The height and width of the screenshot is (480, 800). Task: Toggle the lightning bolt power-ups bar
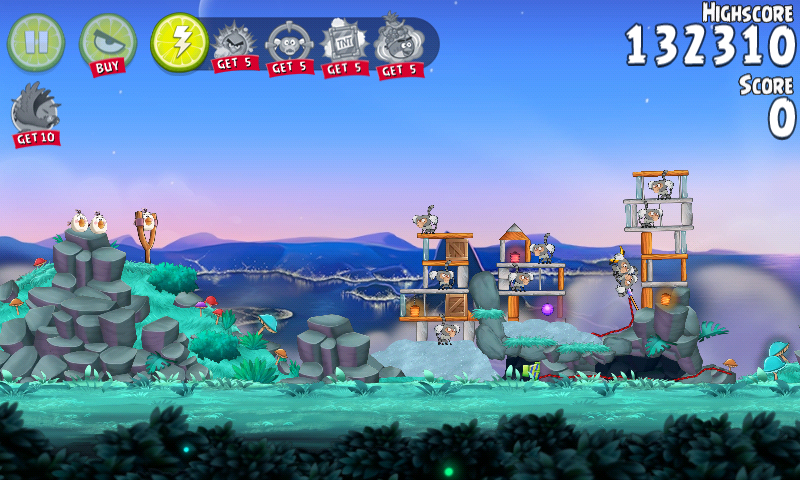click(179, 42)
